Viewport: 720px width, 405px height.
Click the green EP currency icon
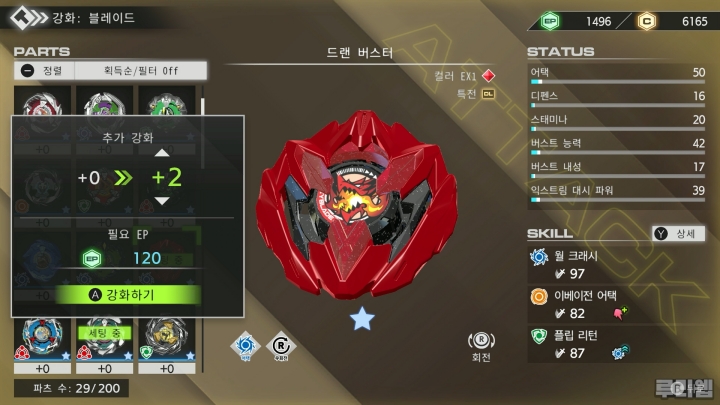548,20
